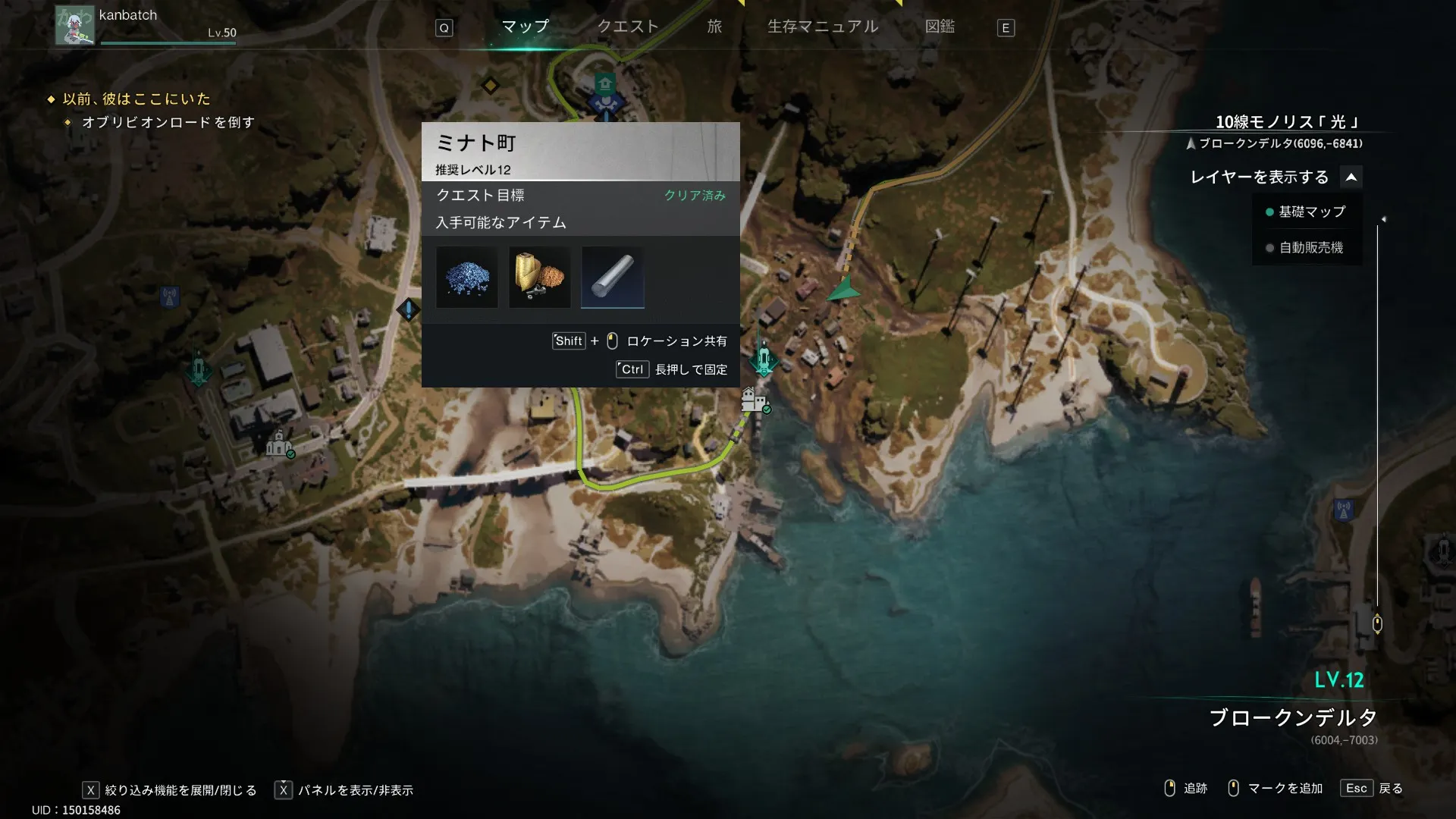Switch to the 図鑑 tab
Image resolution: width=1456 pixels, height=819 pixels.
(x=940, y=27)
